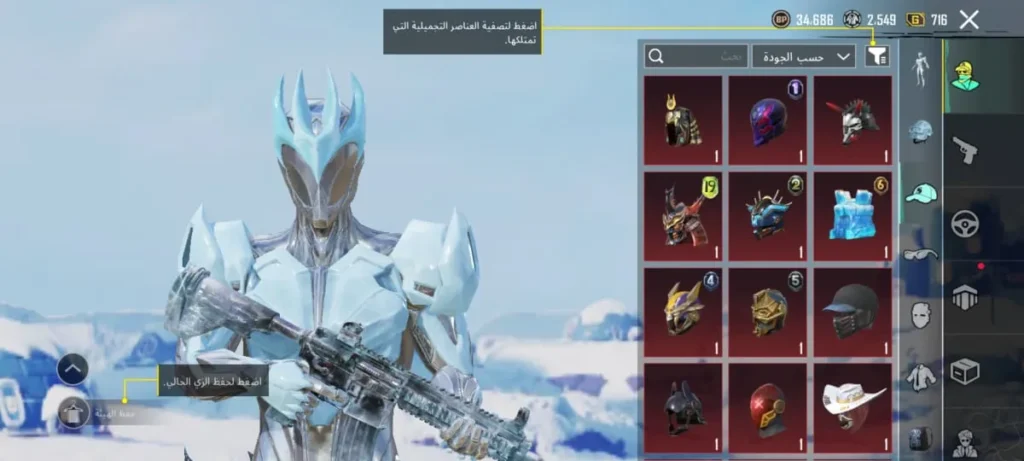Viewport: 1024px width, 461px height.
Task: Filter to owned cosmetic items
Action: (877, 56)
